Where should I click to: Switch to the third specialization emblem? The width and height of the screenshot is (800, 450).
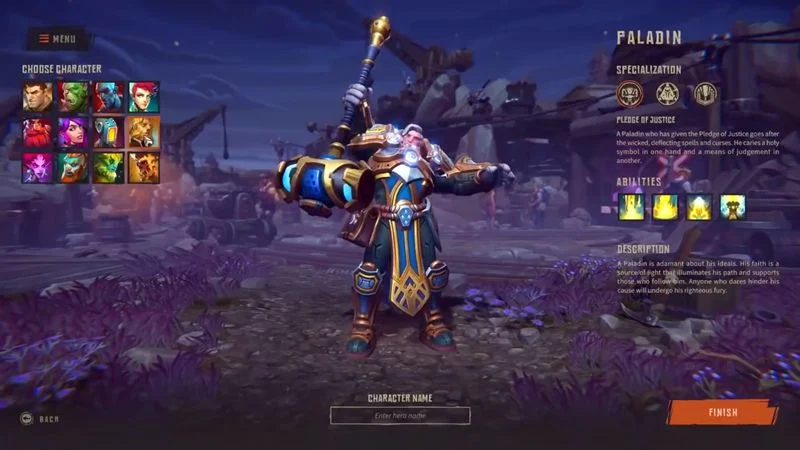click(706, 94)
